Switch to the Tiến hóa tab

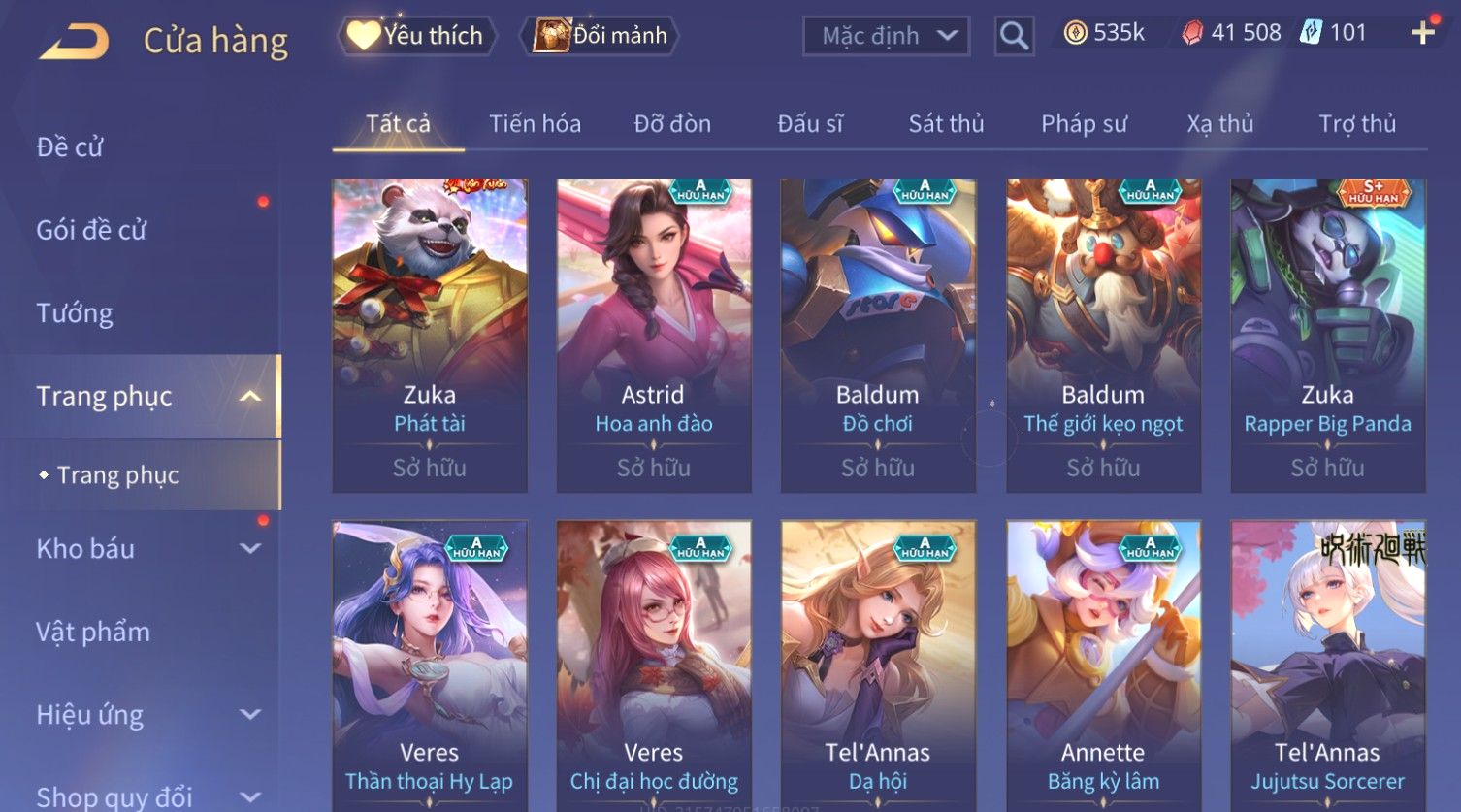pos(535,124)
